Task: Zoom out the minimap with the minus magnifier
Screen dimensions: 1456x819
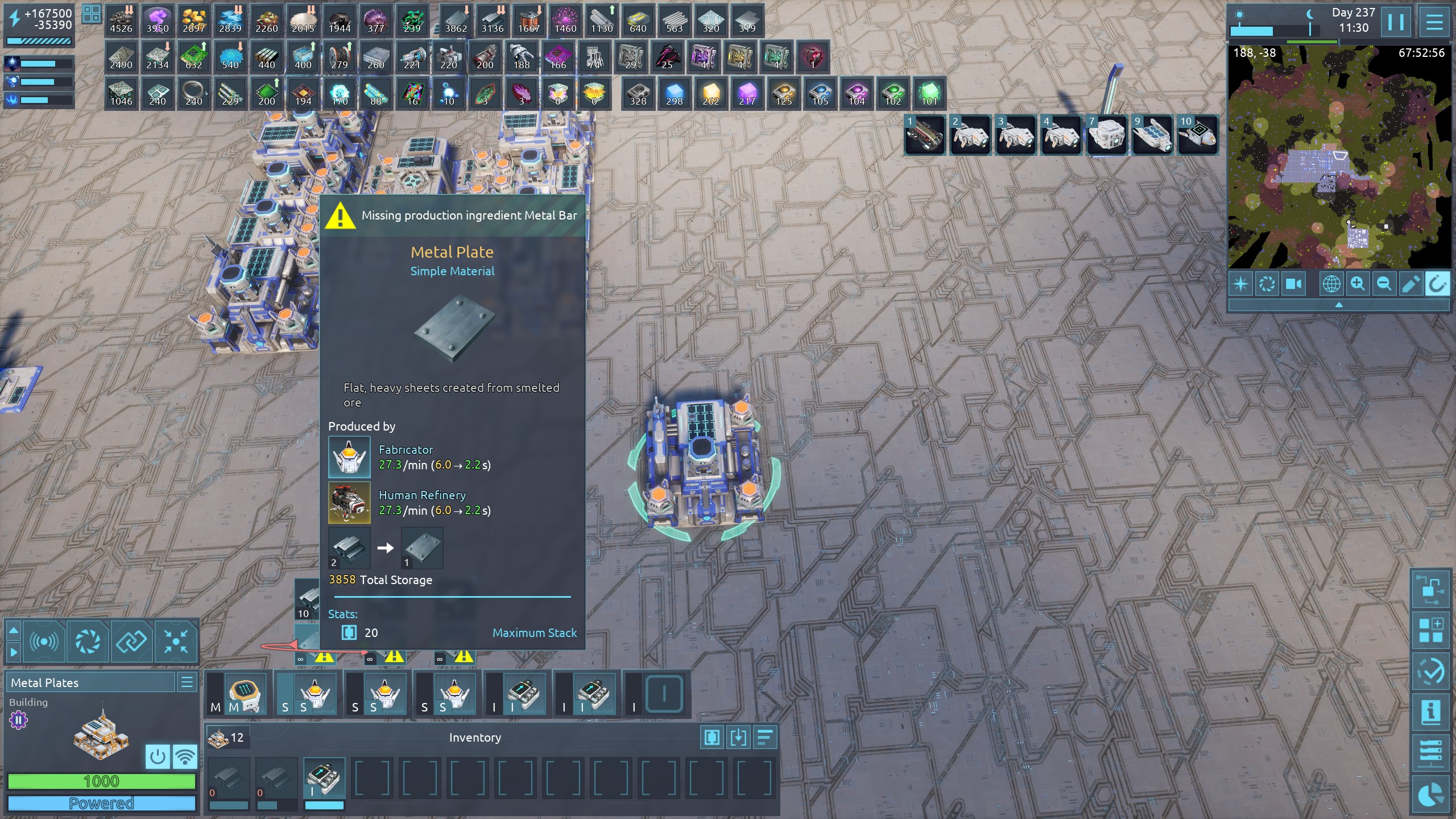Action: pos(1384,284)
